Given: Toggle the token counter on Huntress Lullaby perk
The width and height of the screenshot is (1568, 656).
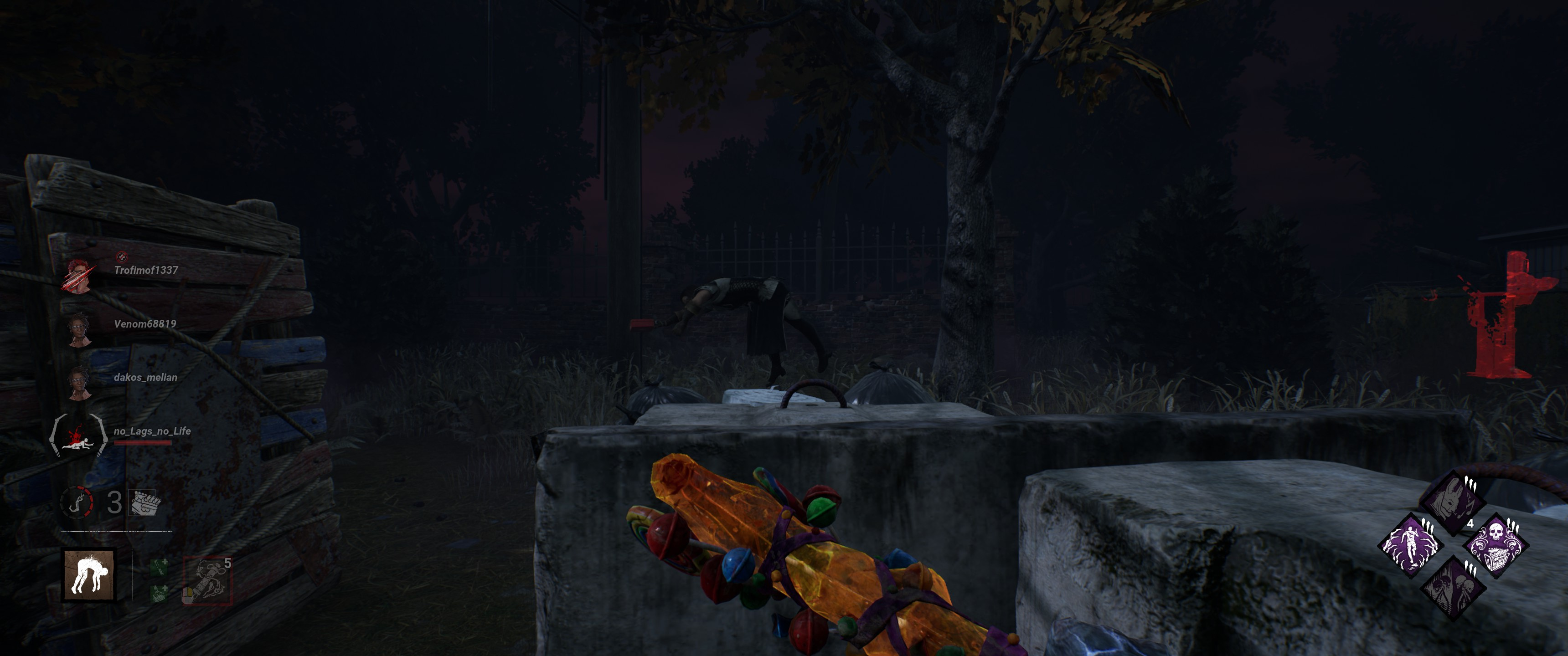Looking at the screenshot, I should 1471,524.
